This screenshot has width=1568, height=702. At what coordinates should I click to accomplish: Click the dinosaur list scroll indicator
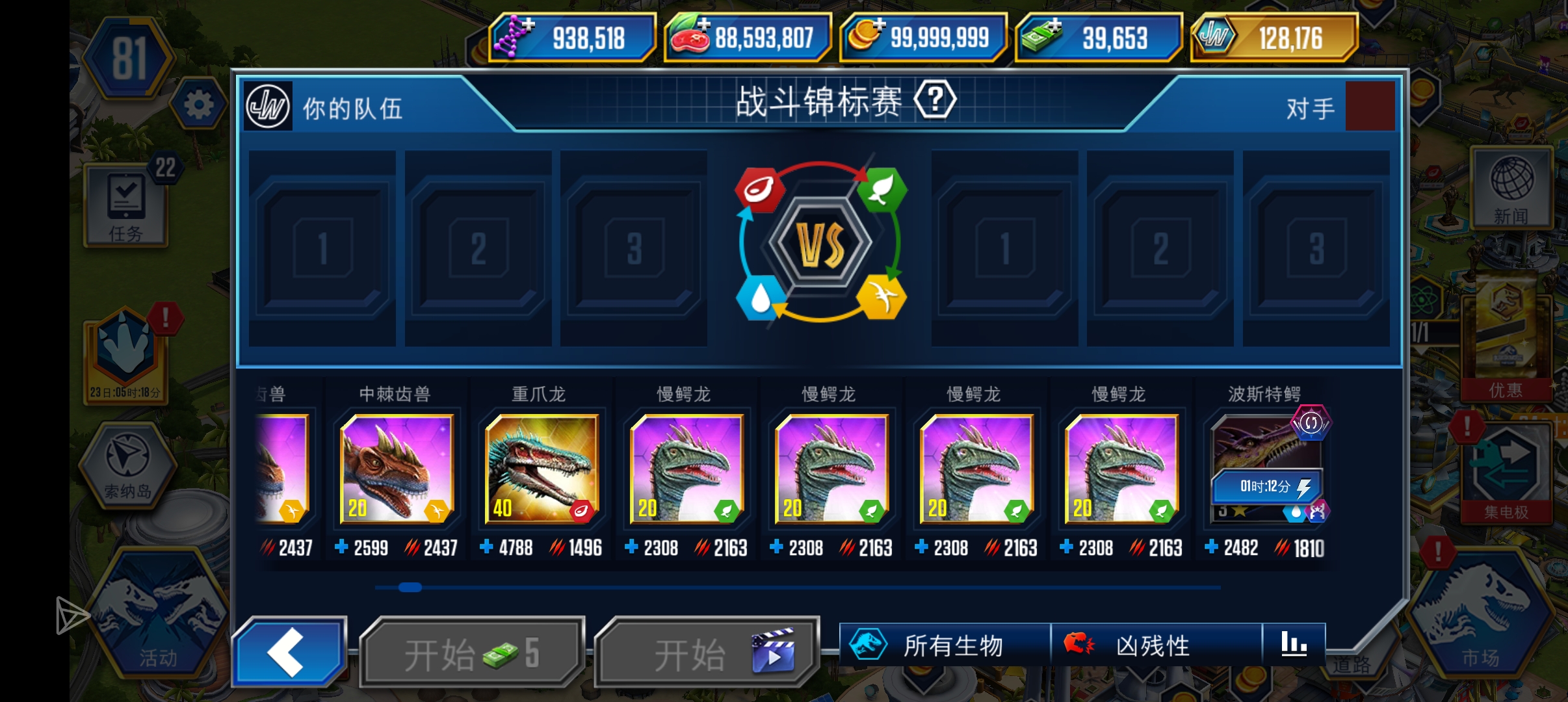pyautogui.click(x=411, y=588)
